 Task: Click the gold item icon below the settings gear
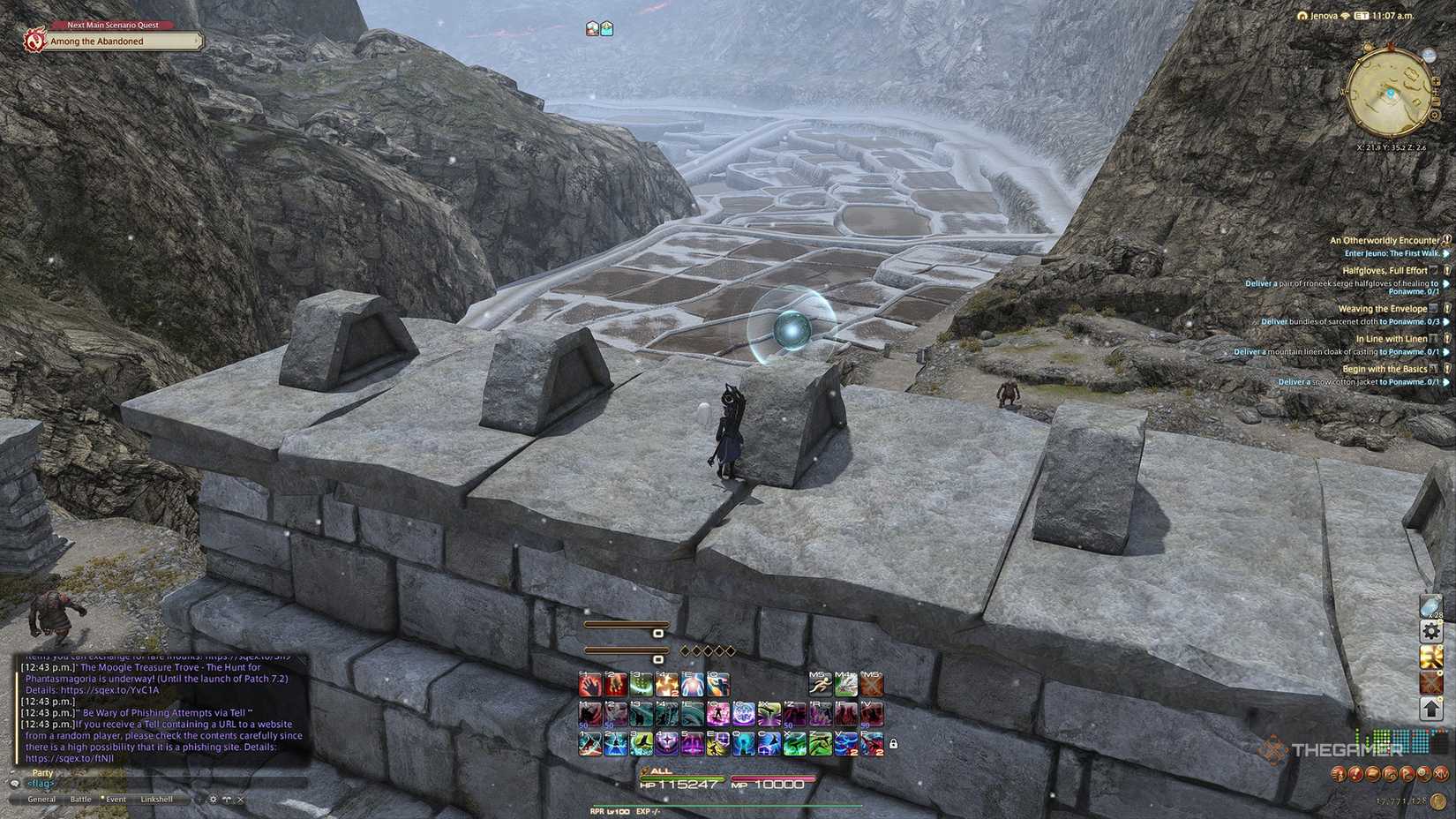[x=1430, y=657]
